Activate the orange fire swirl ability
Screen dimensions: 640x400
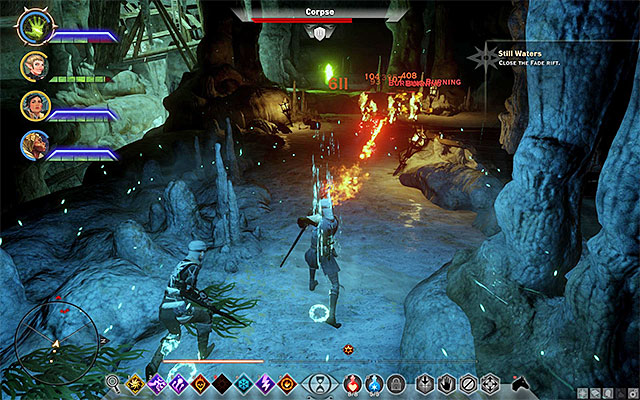(x=288, y=382)
